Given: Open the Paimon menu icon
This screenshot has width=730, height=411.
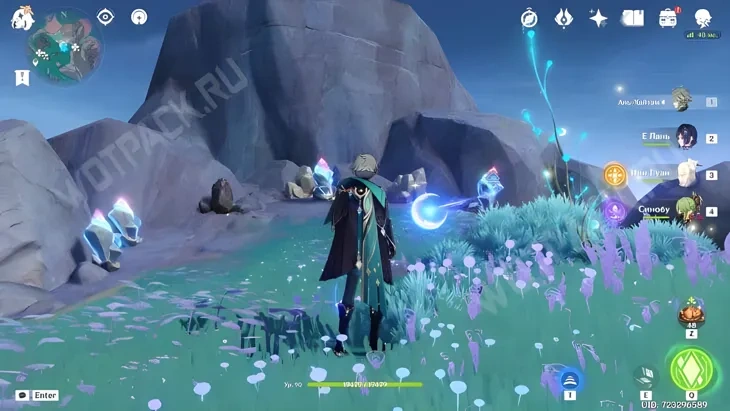Looking at the screenshot, I should (x=22, y=18).
